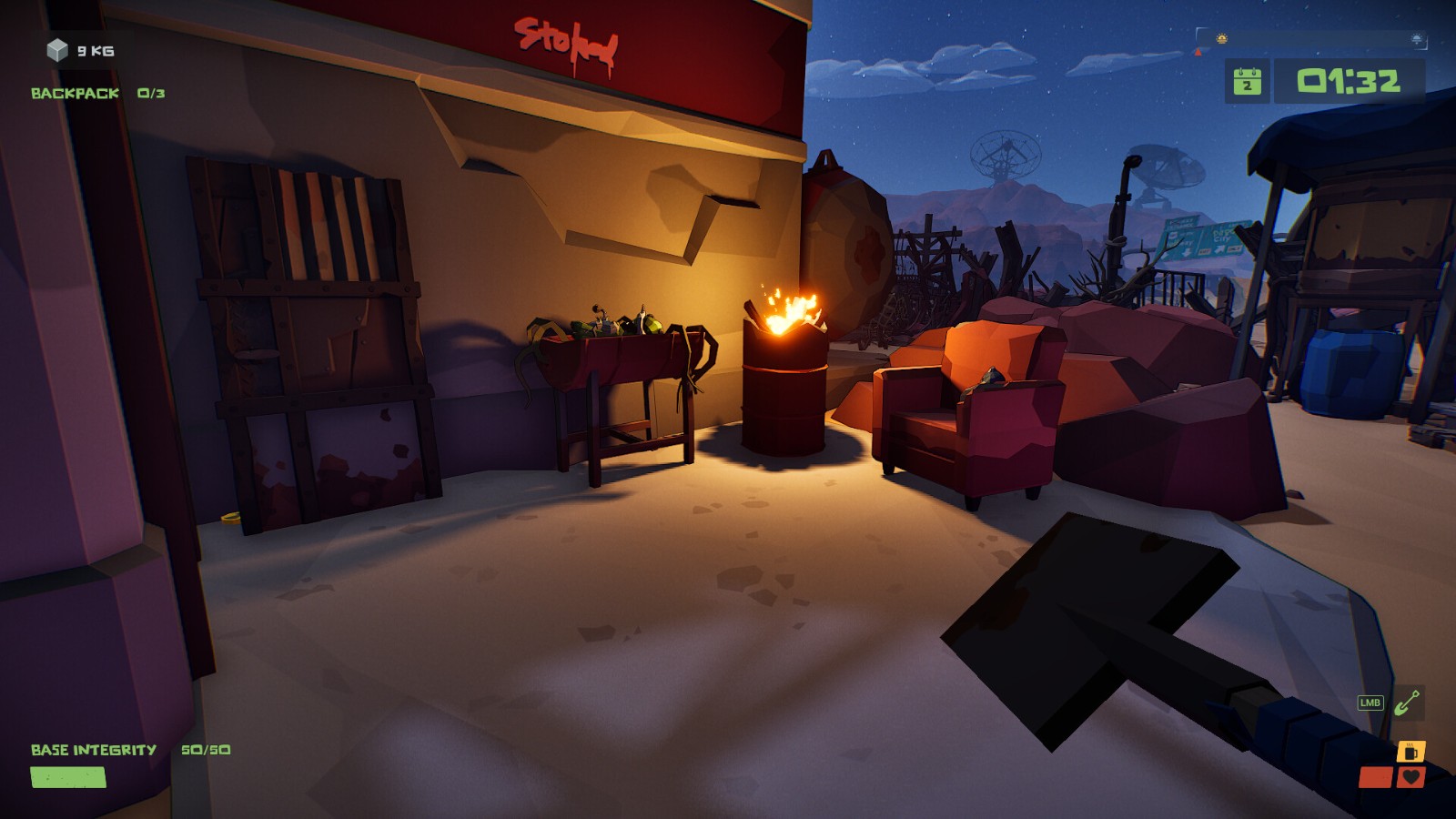This screenshot has width=1456, height=819.
Task: Click the red heart health icon
Action: point(1411,777)
